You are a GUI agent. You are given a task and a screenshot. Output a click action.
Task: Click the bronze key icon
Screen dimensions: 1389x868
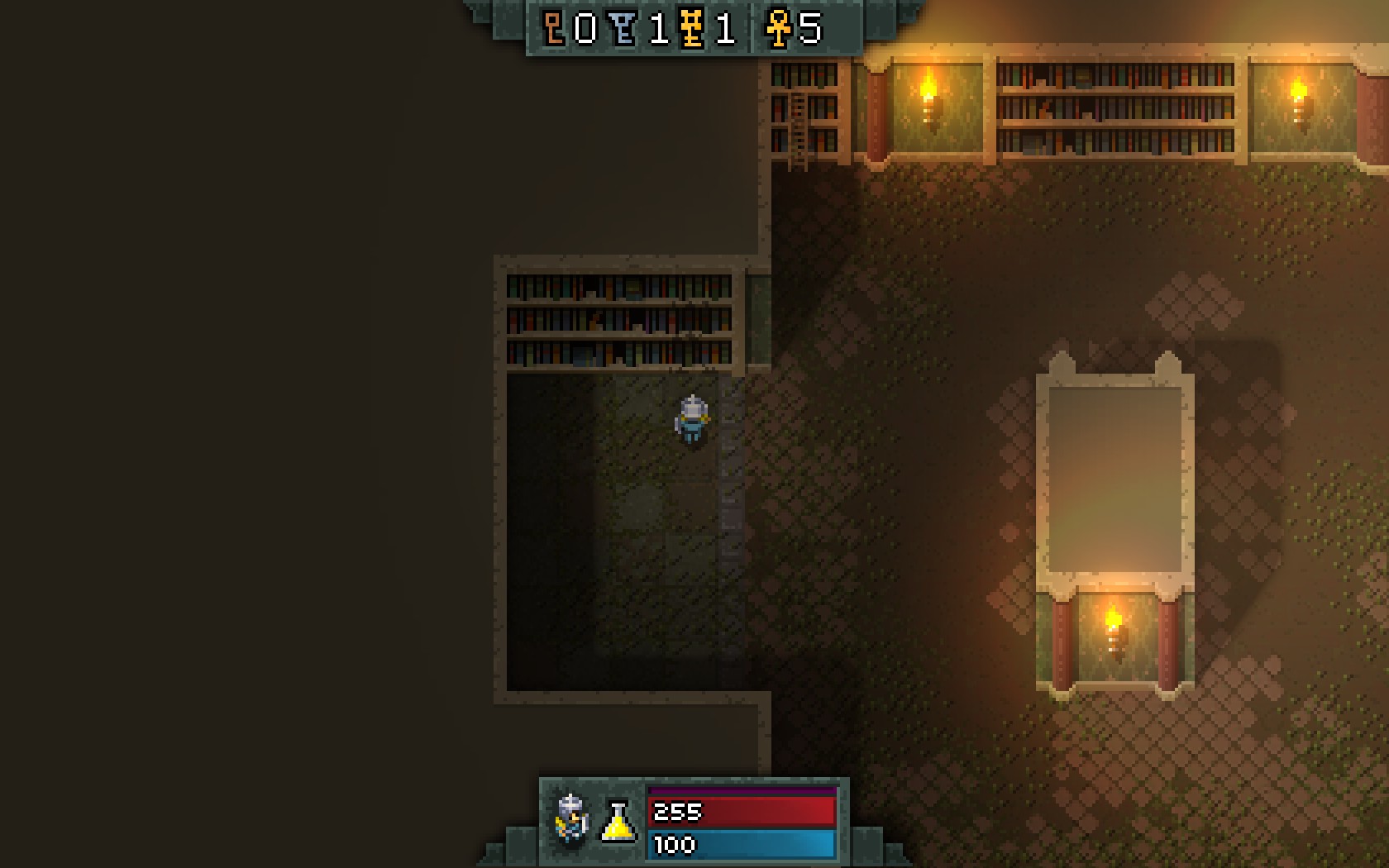click(554, 28)
